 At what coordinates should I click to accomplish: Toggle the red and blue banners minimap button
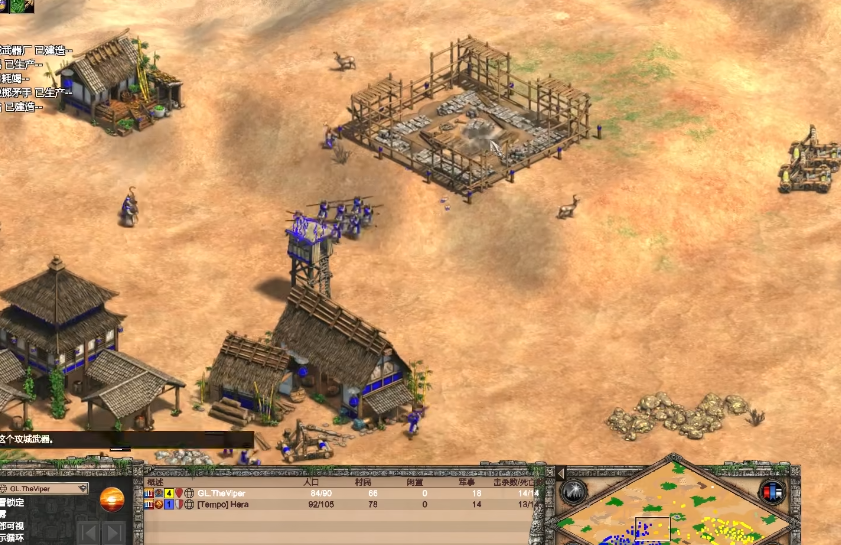pyautogui.click(x=771, y=491)
